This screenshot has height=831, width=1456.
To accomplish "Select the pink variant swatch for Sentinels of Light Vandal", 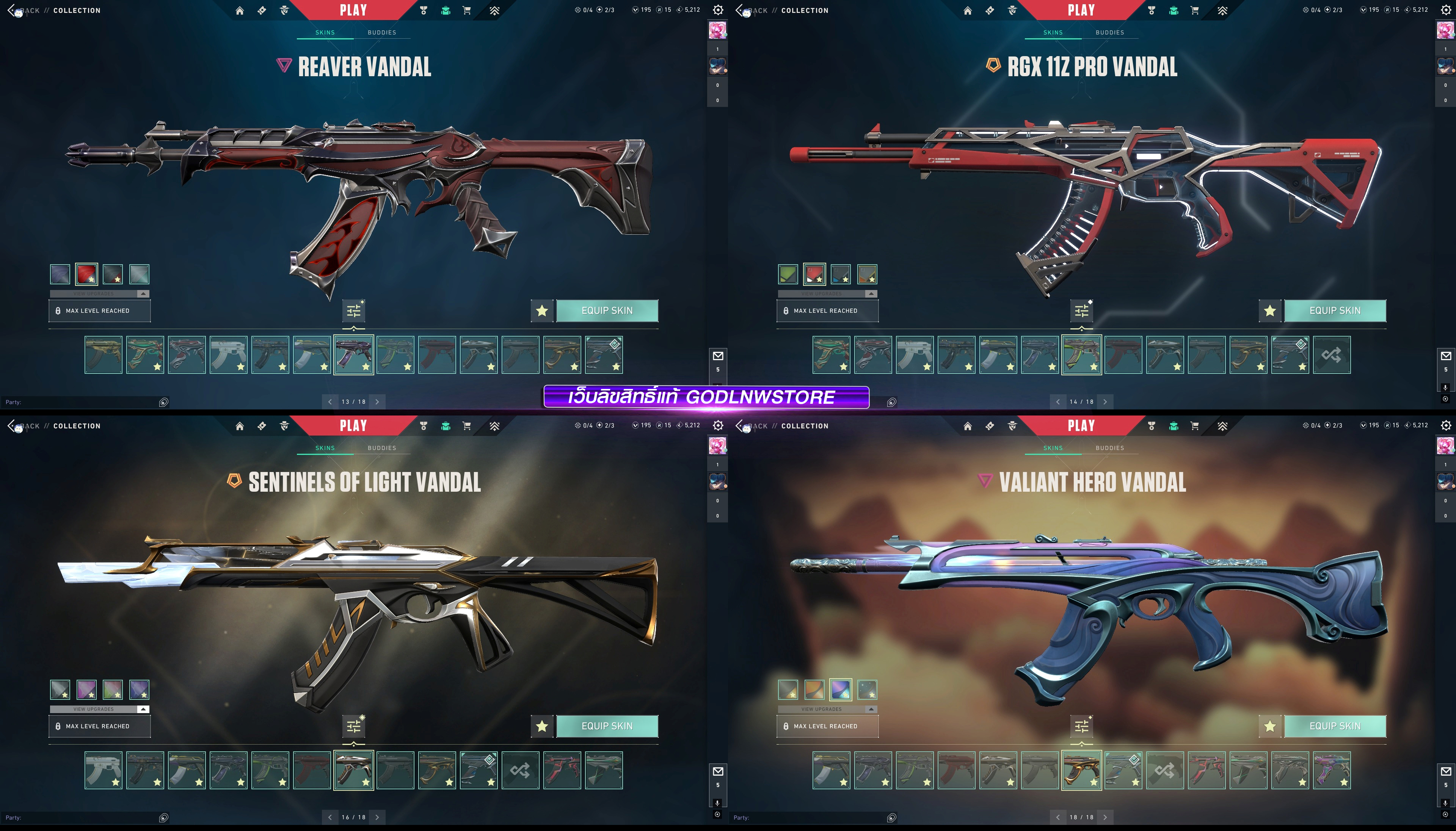I will click(x=86, y=690).
